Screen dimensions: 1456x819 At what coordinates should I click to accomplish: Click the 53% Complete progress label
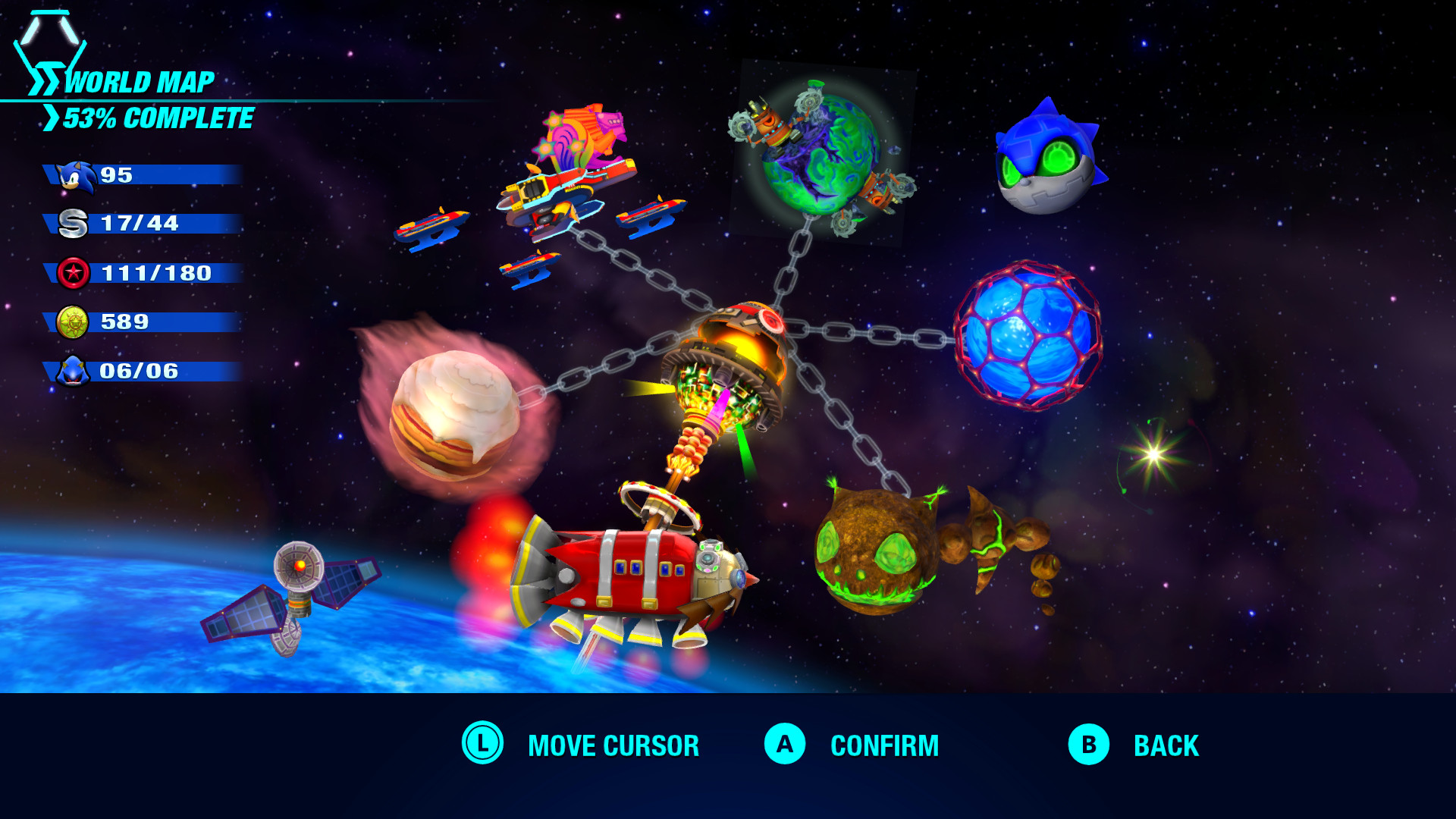point(159,118)
